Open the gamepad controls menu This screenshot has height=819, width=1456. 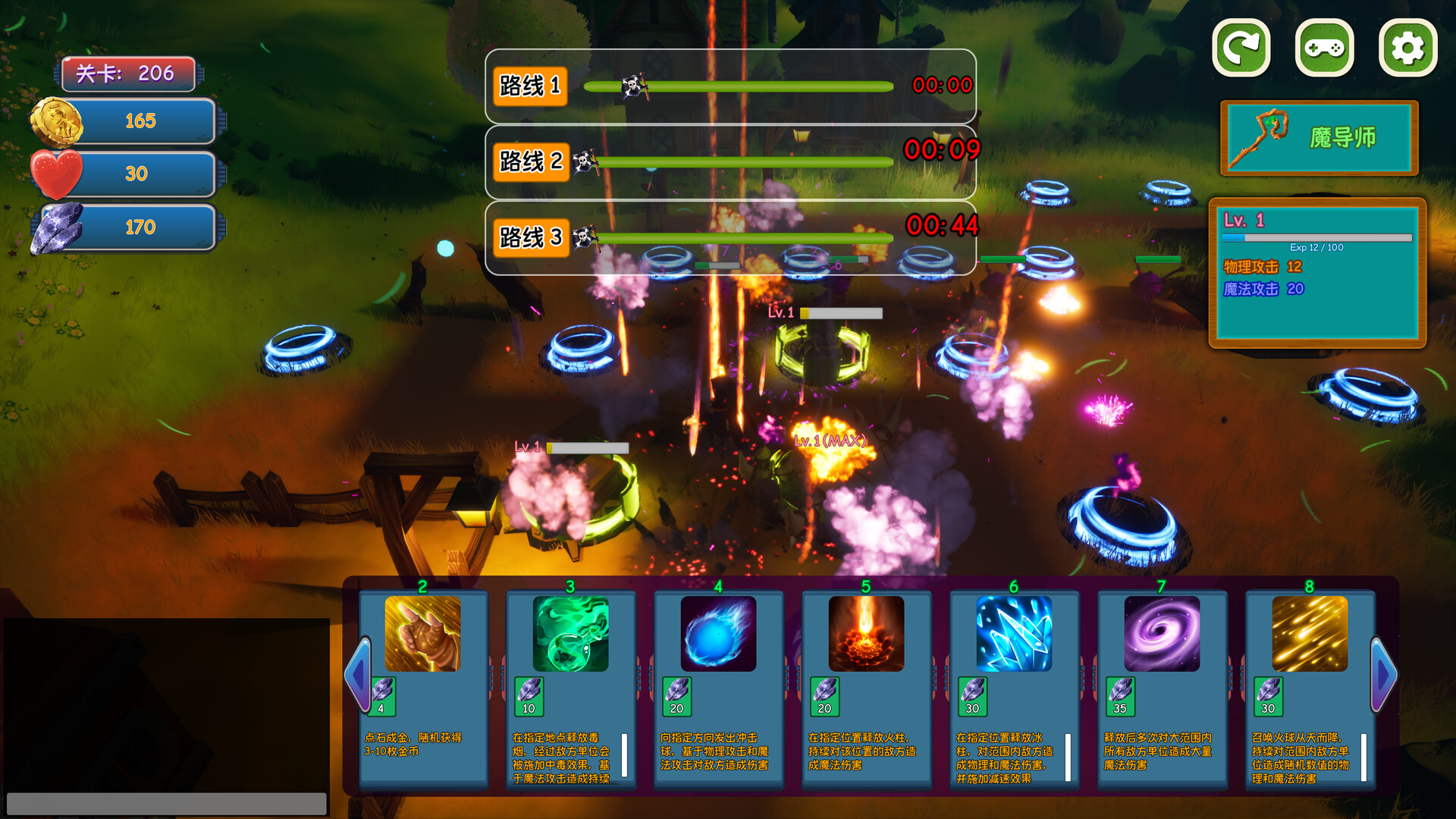[1324, 49]
